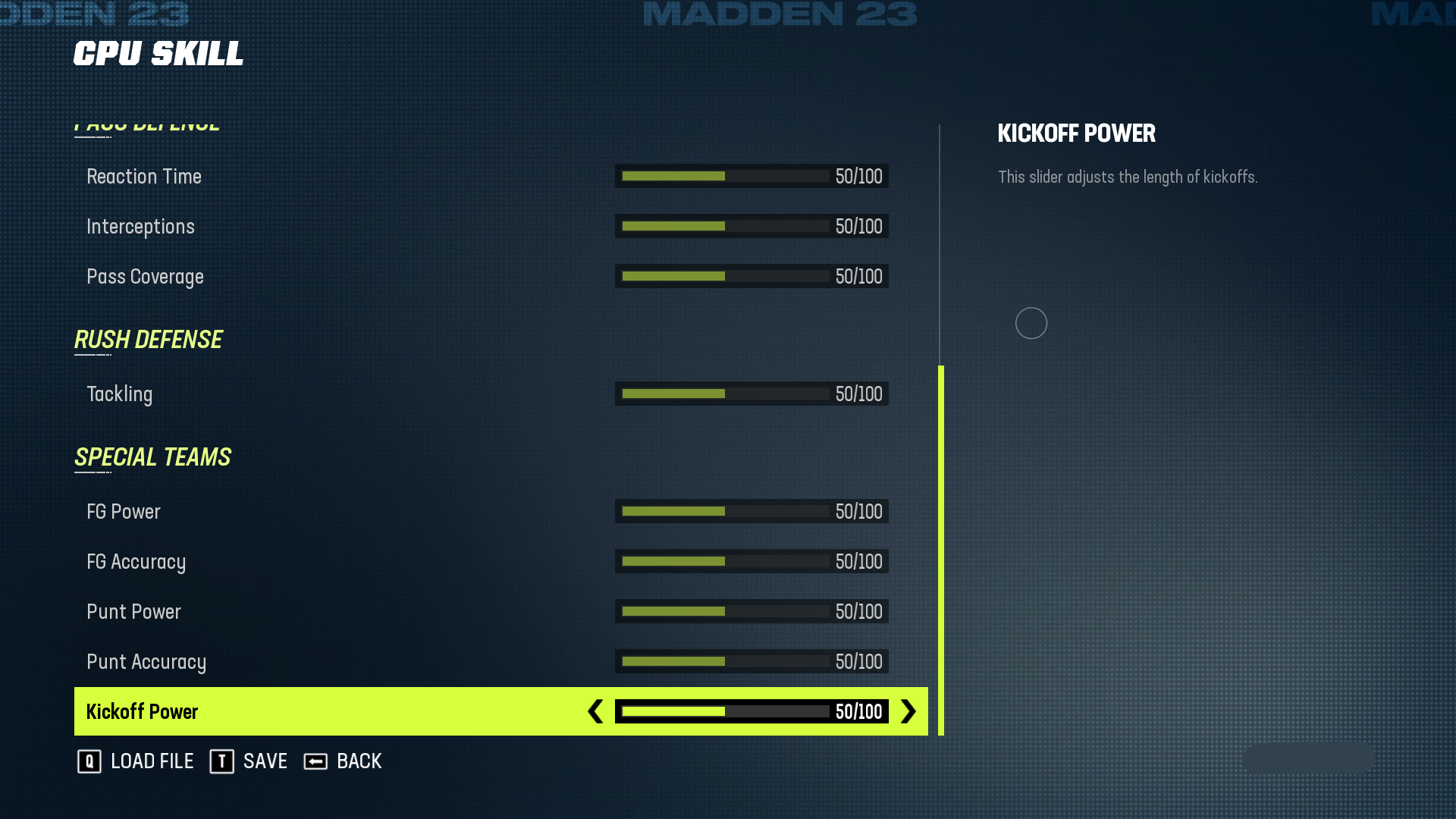This screenshot has width=1456, height=819.
Task: Click the left chevron on Kickoff Power
Action: pyautogui.click(x=596, y=711)
